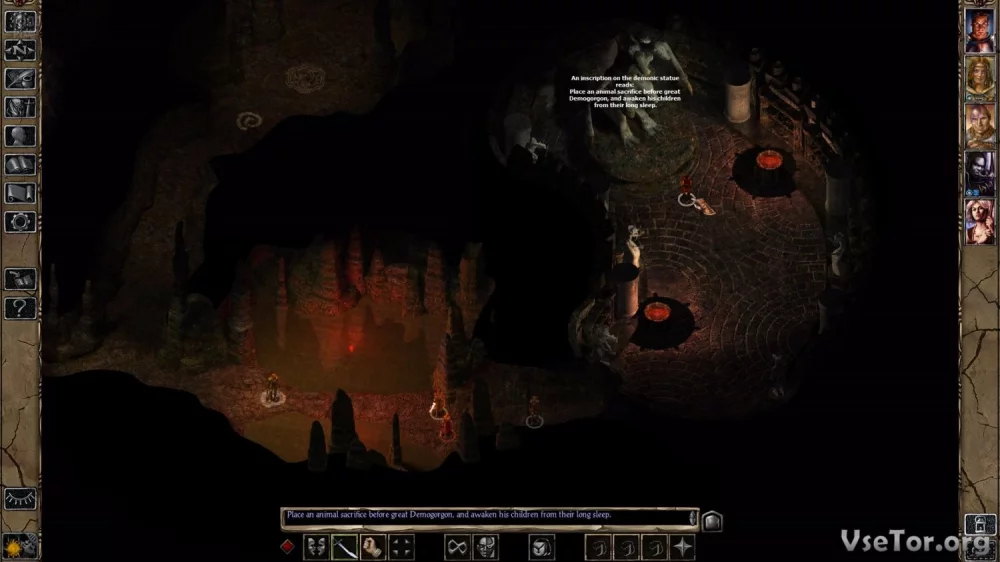The width and height of the screenshot is (1000, 562).
Task: Open special abilities with the star icon
Action: (683, 547)
